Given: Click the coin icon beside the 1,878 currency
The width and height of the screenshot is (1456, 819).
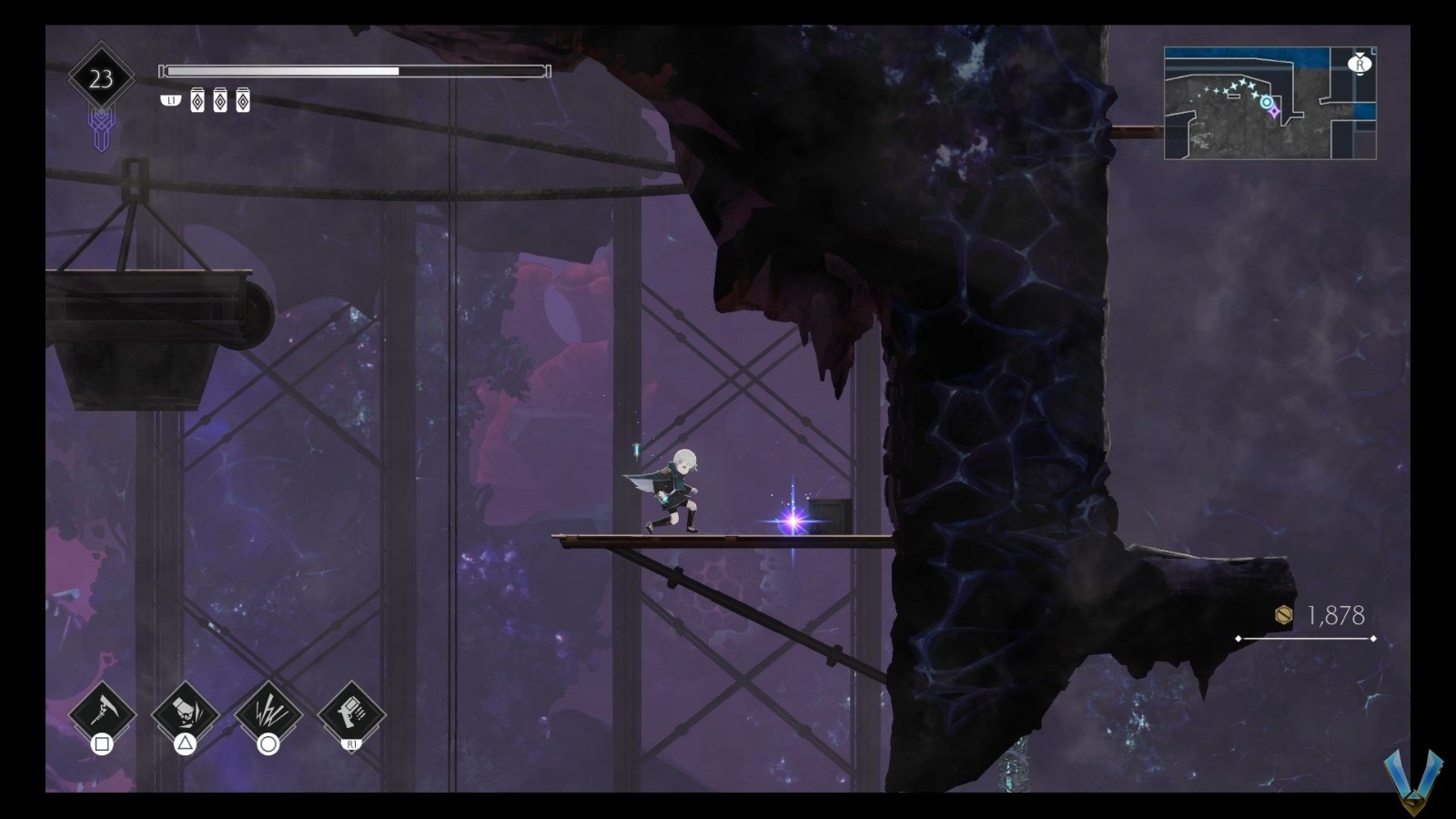Looking at the screenshot, I should click(1282, 616).
